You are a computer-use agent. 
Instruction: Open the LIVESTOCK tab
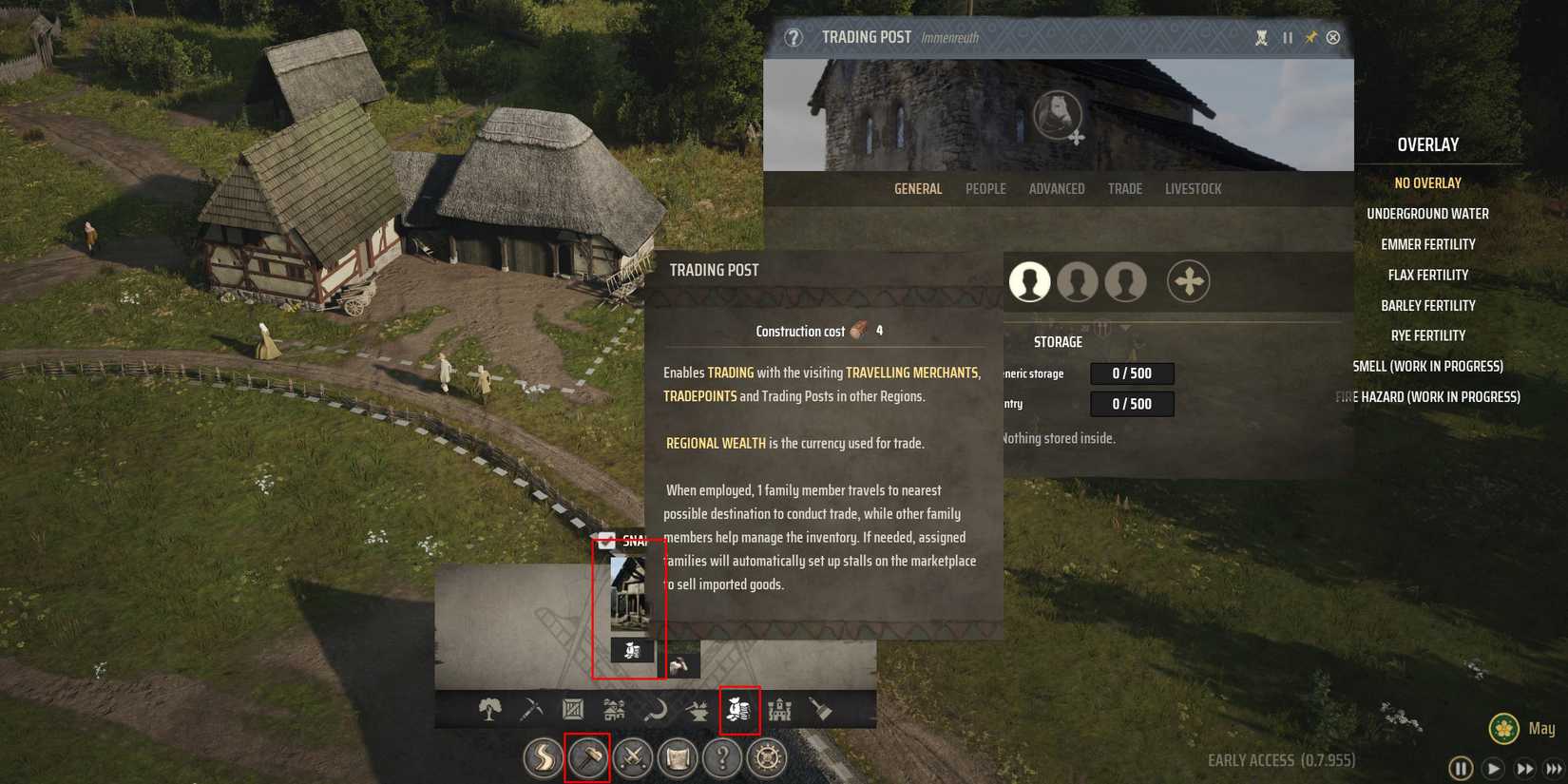pos(1193,188)
